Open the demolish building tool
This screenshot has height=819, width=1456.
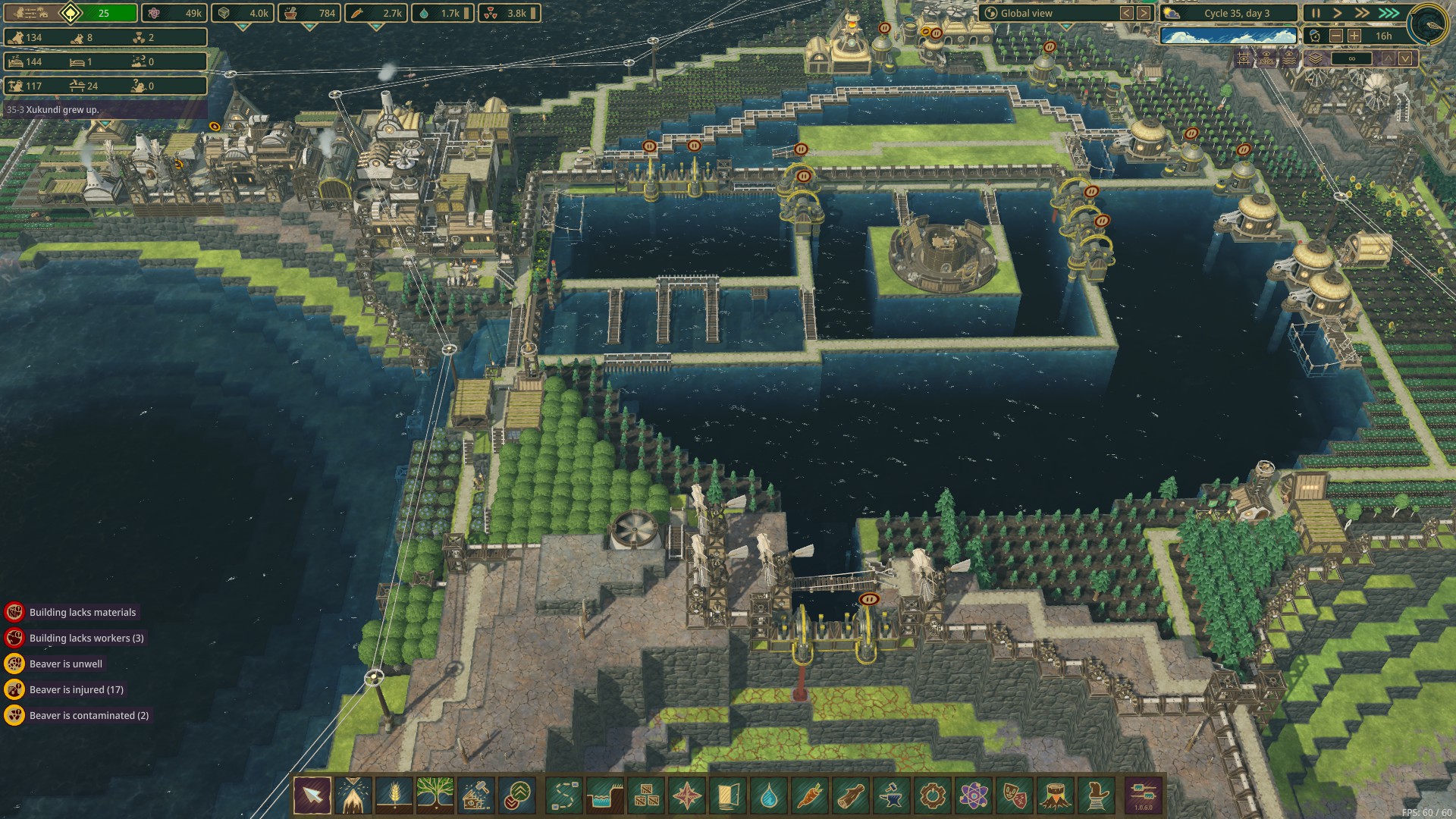[x=475, y=796]
